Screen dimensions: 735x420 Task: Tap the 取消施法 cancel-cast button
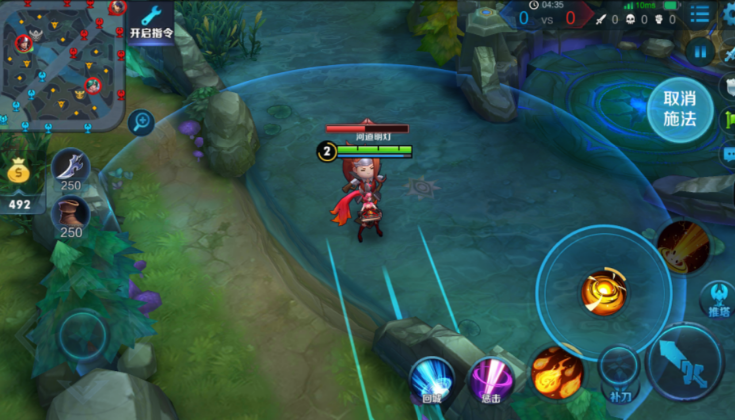(679, 110)
